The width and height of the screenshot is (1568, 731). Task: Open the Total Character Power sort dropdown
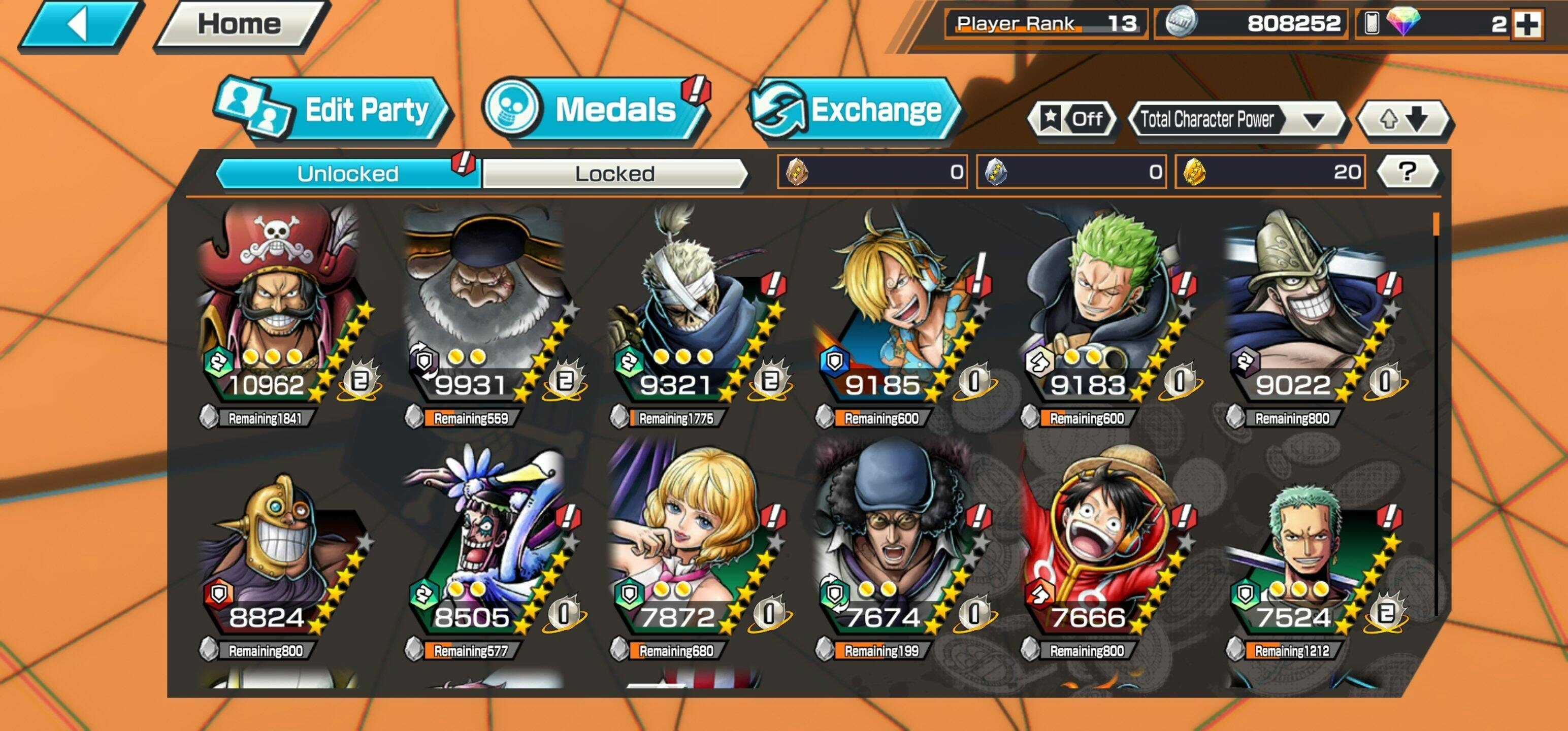coord(1235,119)
